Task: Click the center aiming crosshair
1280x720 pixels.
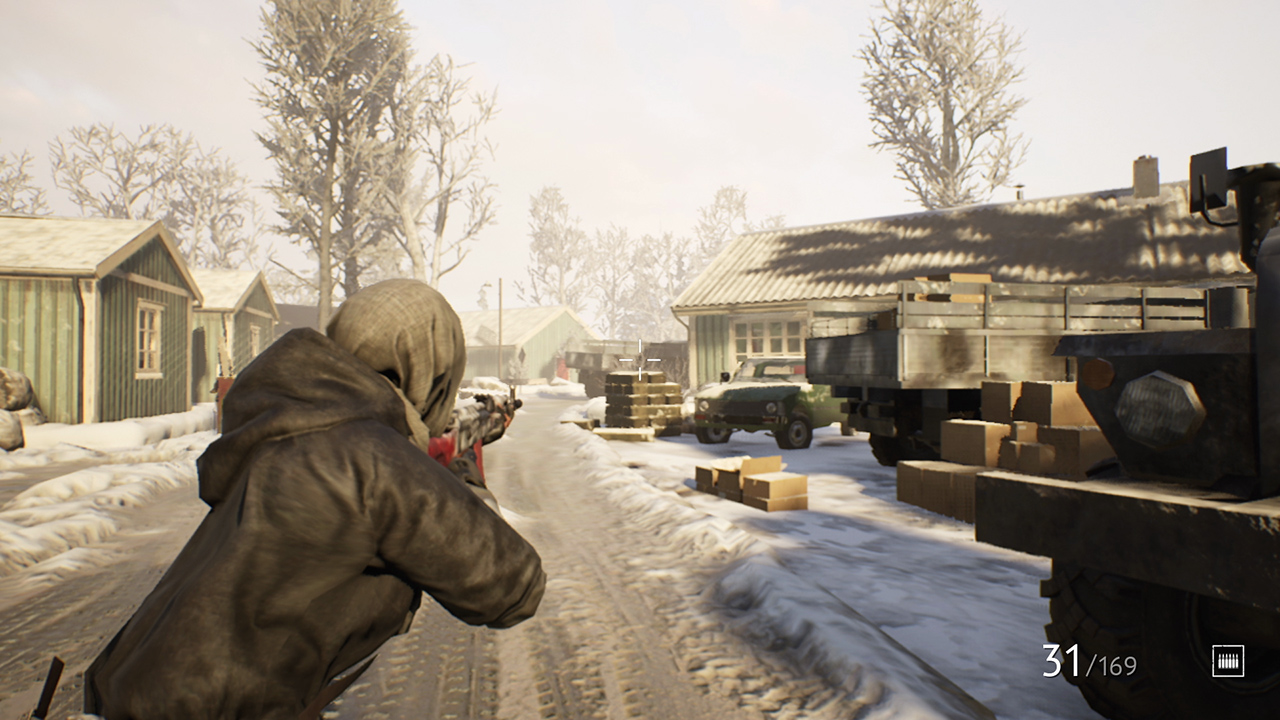Action: click(638, 361)
